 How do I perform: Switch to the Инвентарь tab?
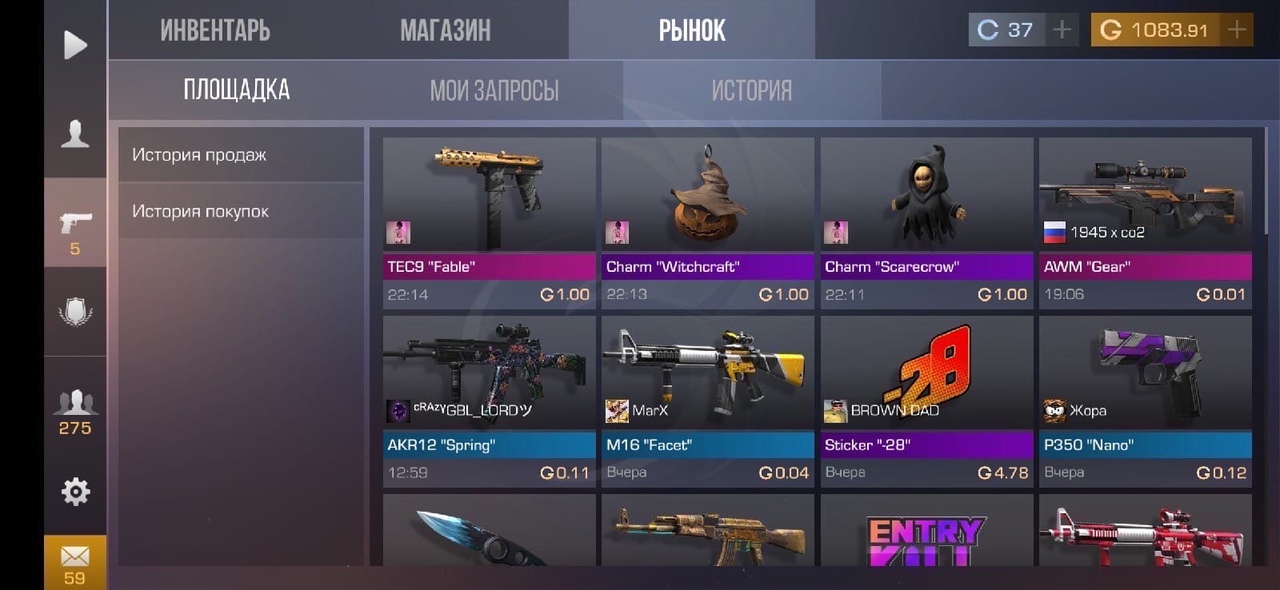click(215, 30)
